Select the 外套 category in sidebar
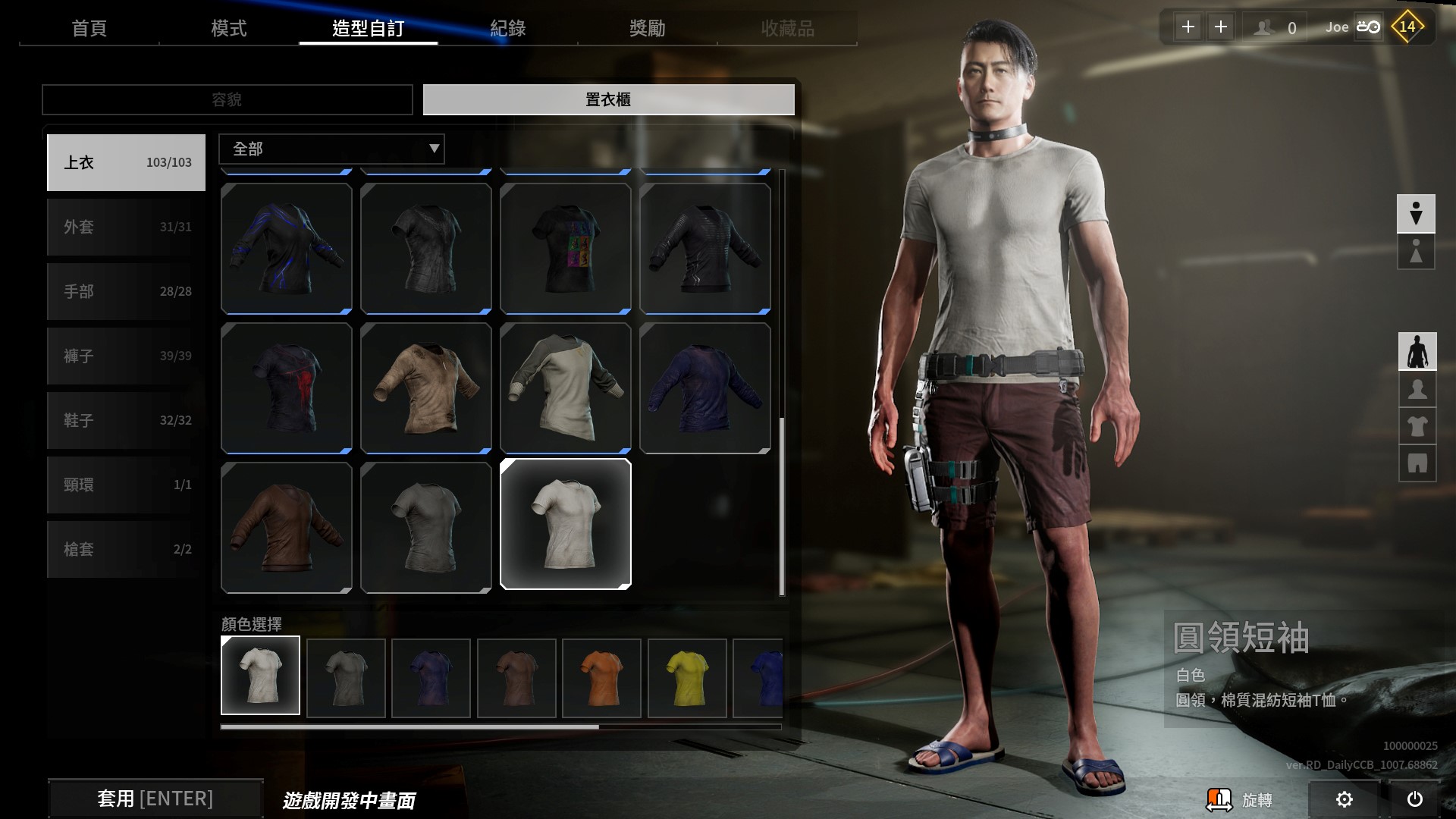Image resolution: width=1456 pixels, height=819 pixels. tap(126, 227)
